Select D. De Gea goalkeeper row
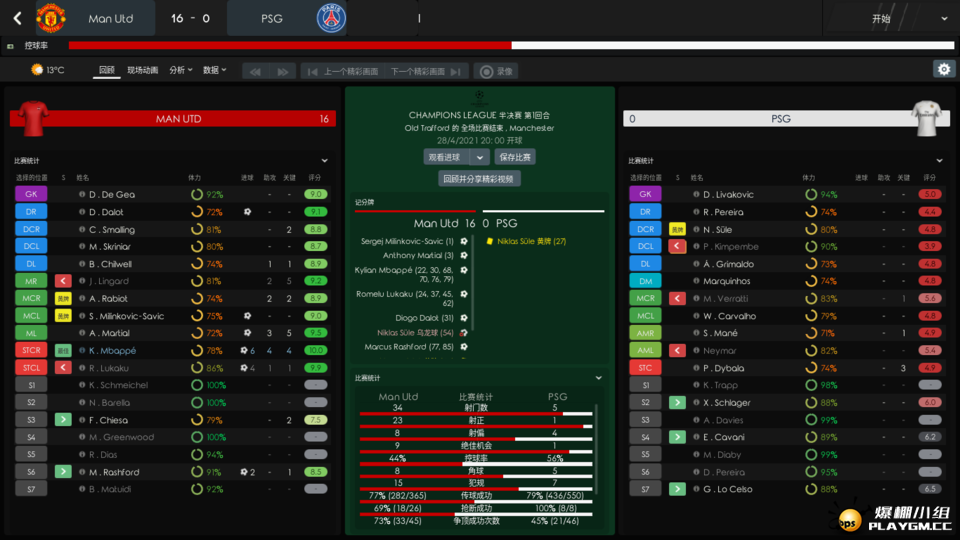Image resolution: width=960 pixels, height=540 pixels. tap(111, 195)
